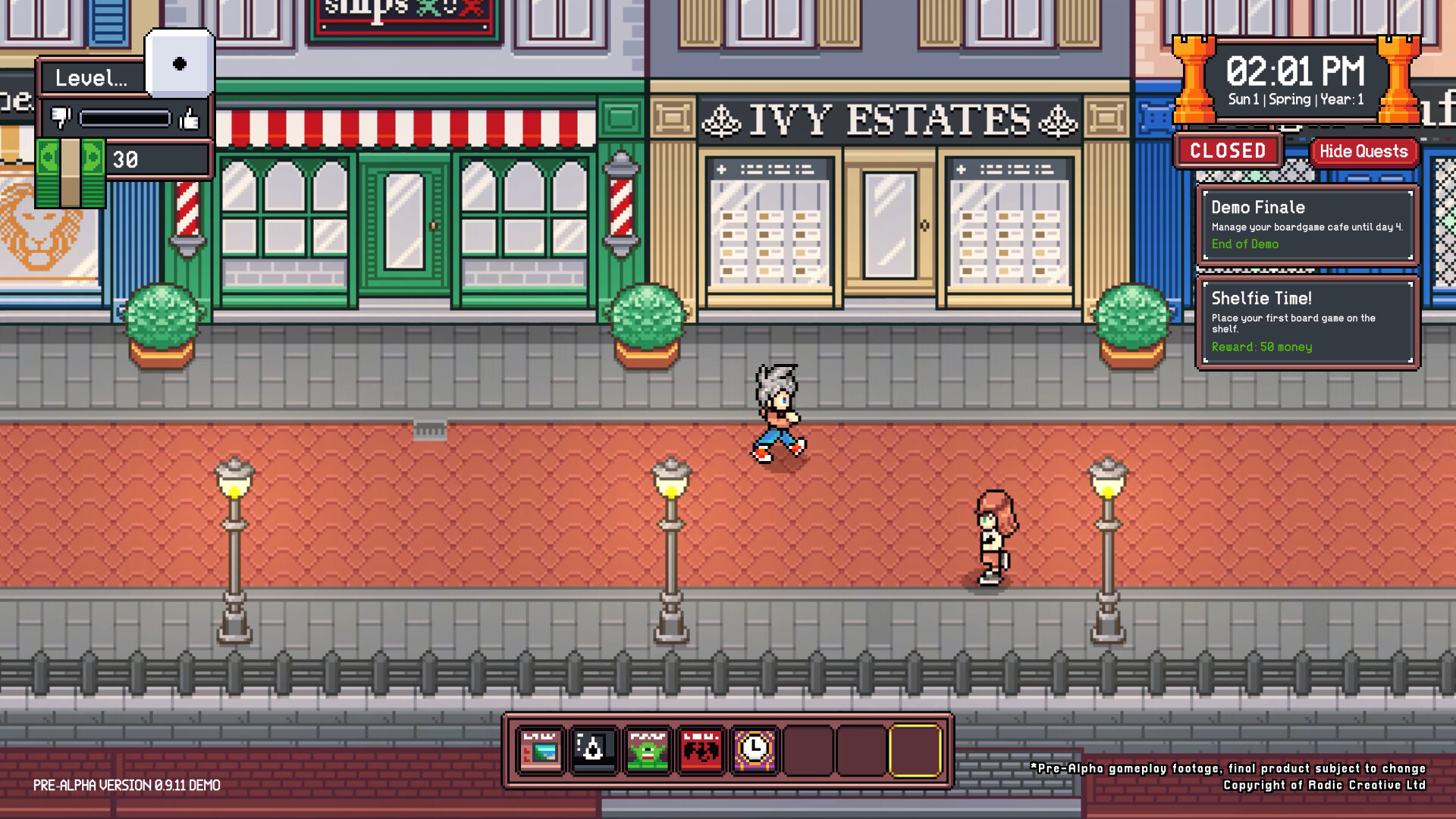The image size is (1456, 819).
Task: Click the Hide Quests button
Action: coord(1363,151)
